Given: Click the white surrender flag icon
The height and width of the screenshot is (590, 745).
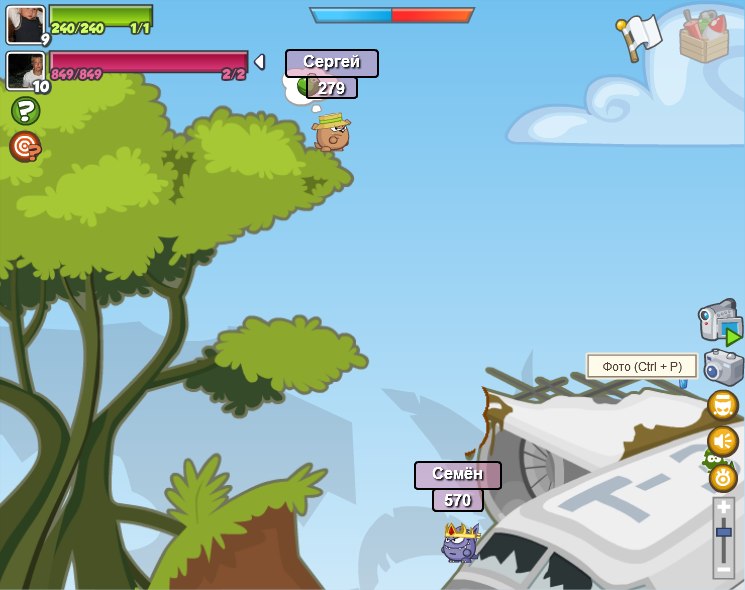Looking at the screenshot, I should tap(640, 36).
